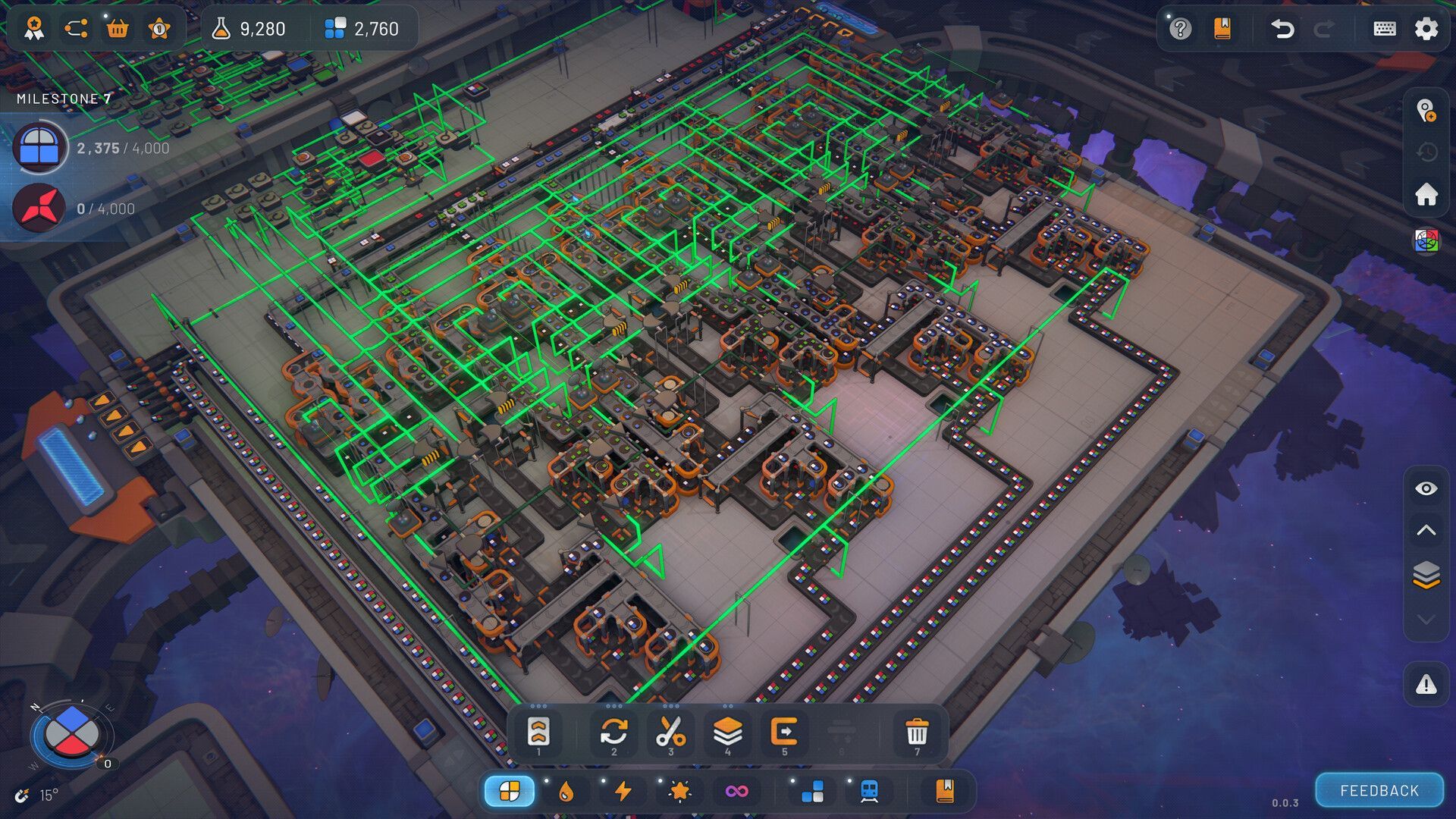Open the keyboard shortcuts panel
Viewport: 1456px width, 819px height.
tap(1385, 29)
